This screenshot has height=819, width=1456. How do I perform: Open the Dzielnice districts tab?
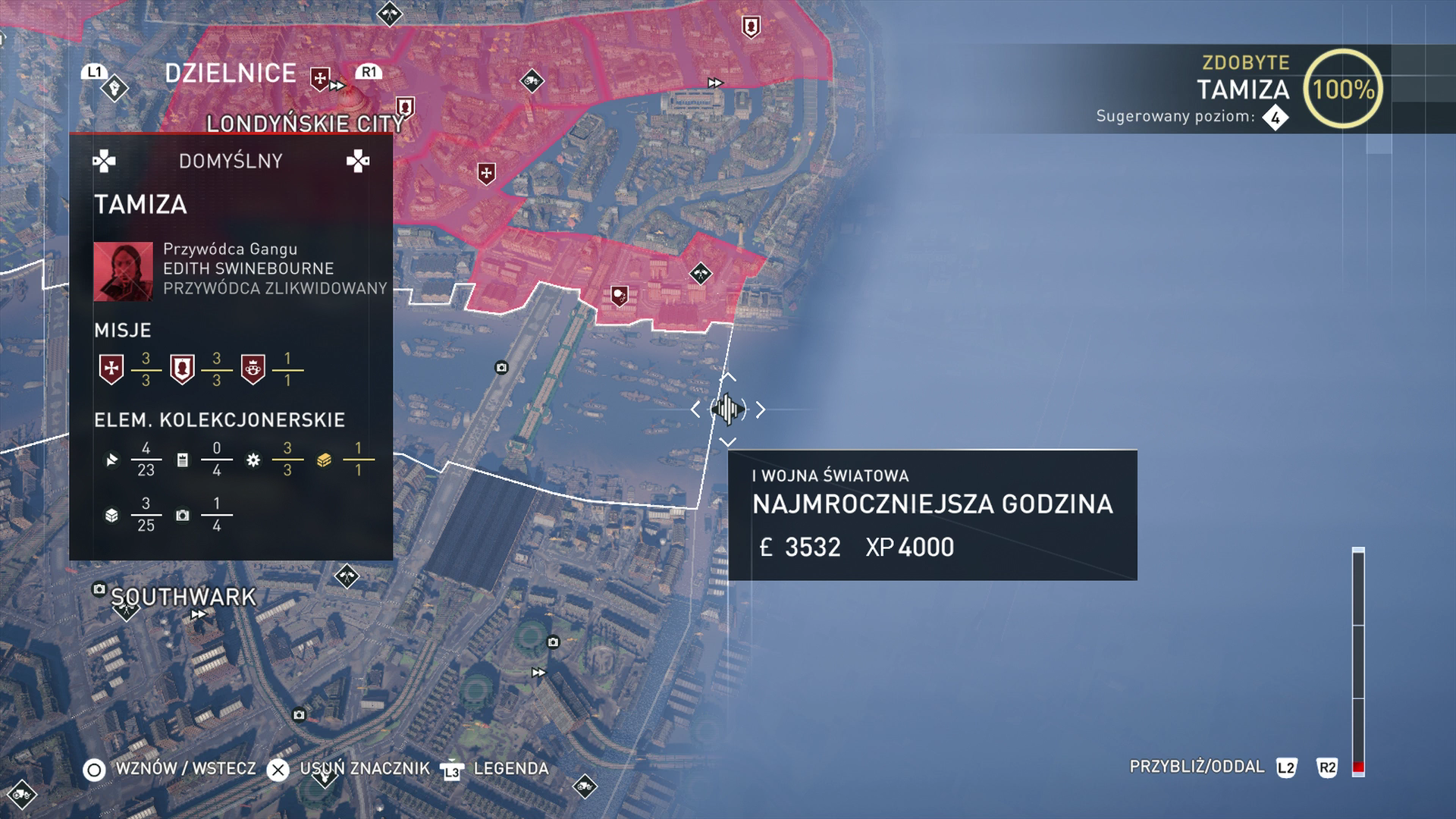pos(231,74)
